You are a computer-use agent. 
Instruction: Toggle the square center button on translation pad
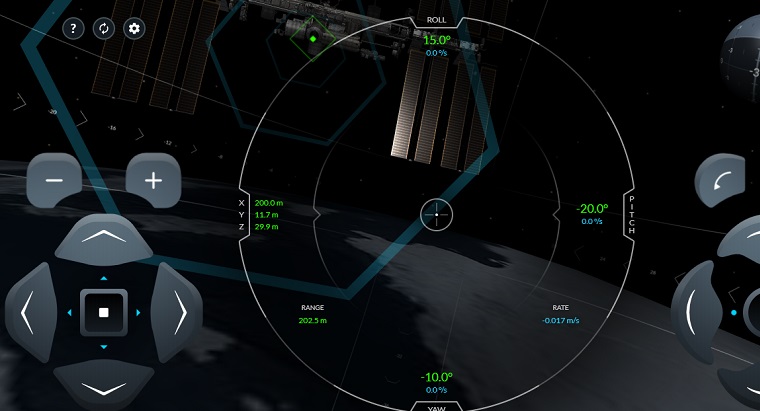coord(103,313)
